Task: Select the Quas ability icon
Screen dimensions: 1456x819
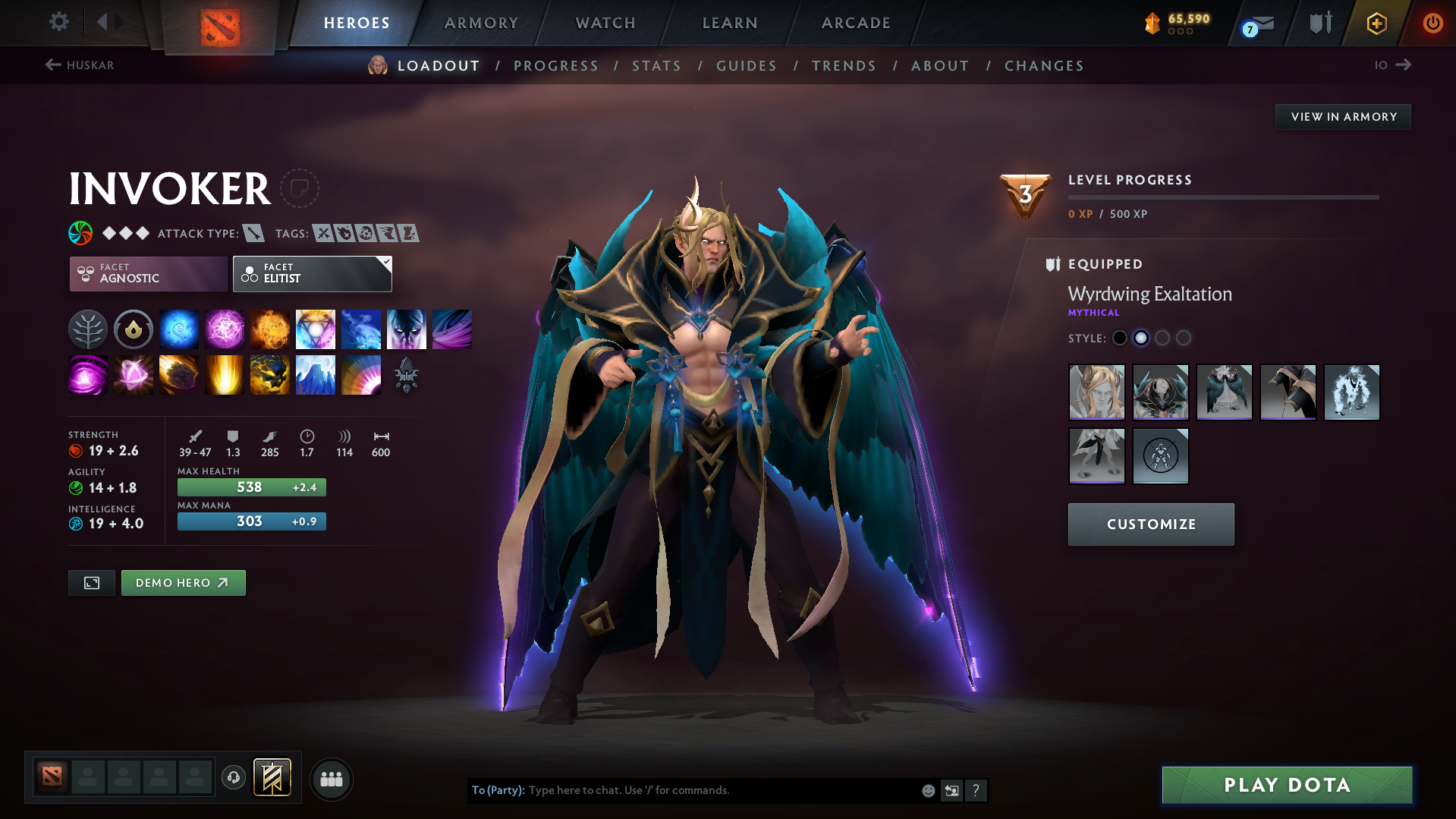Action: point(179,329)
